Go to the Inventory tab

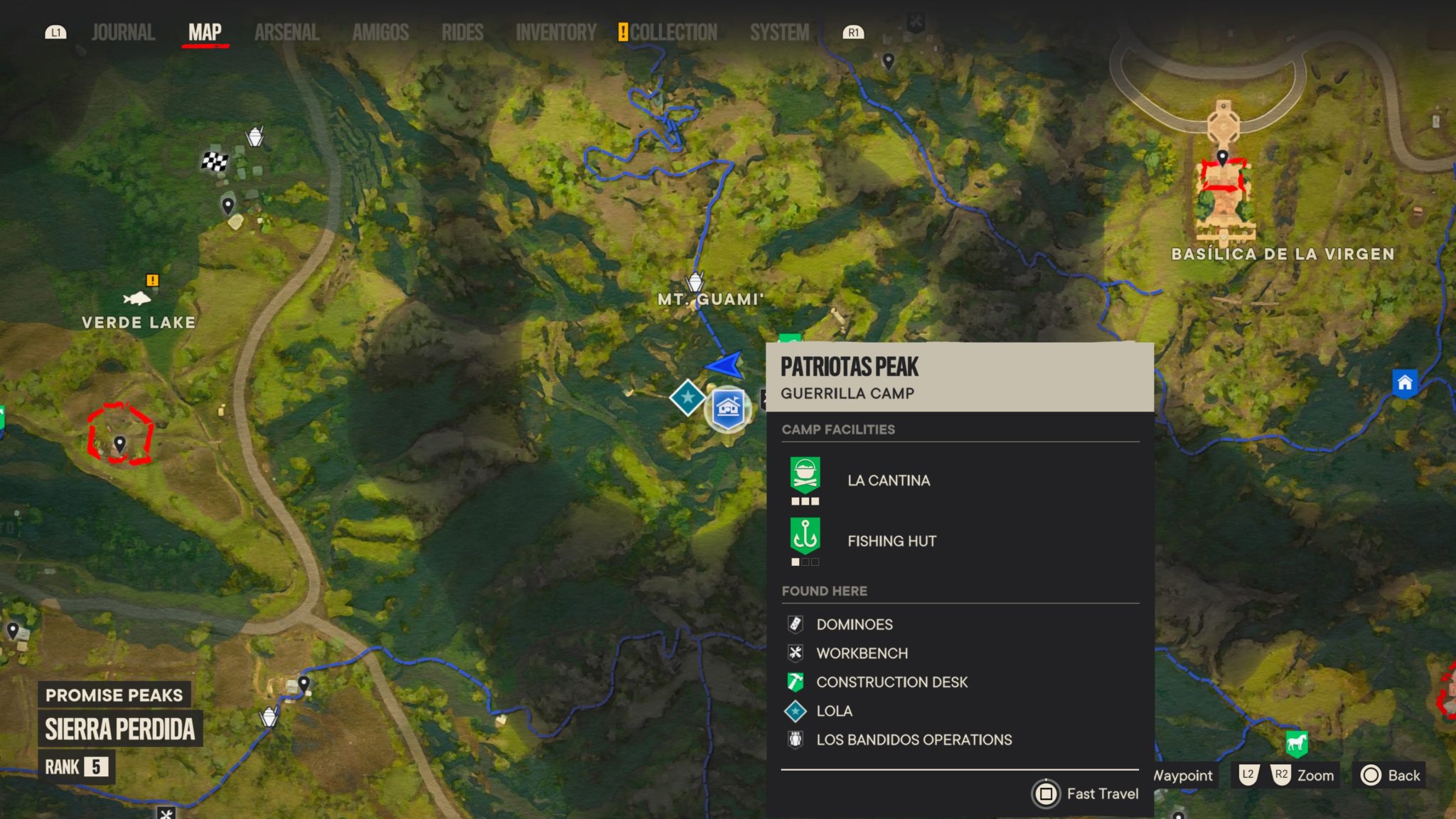pyautogui.click(x=556, y=33)
